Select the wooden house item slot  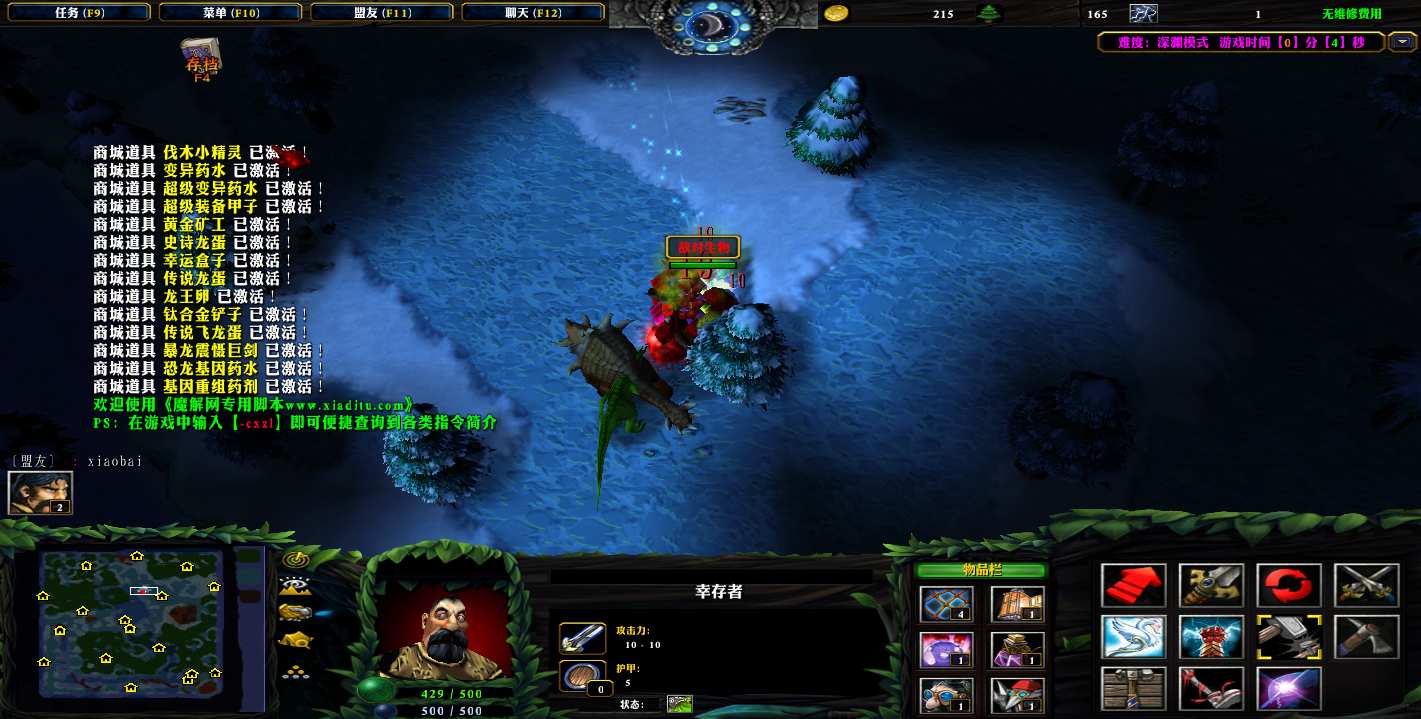click(1017, 605)
